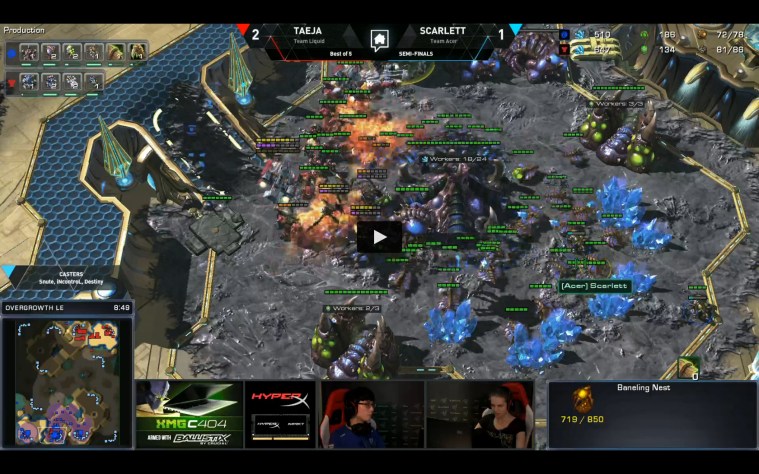Viewport: 759px width, 474px height.
Task: Select Scarlett's name panel on the scoreboard
Action: (x=445, y=35)
